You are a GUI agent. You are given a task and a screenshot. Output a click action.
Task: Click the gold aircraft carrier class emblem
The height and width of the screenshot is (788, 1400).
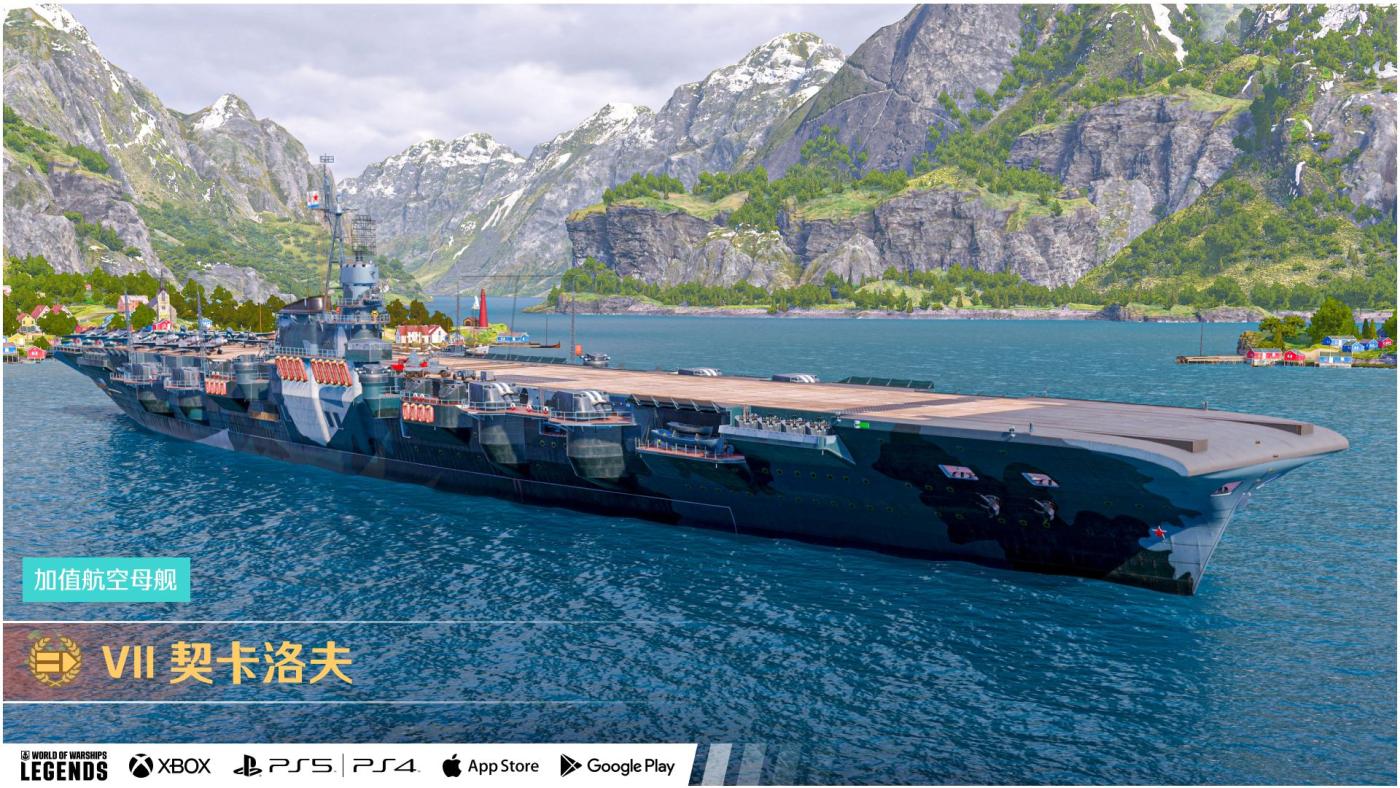tap(55, 661)
